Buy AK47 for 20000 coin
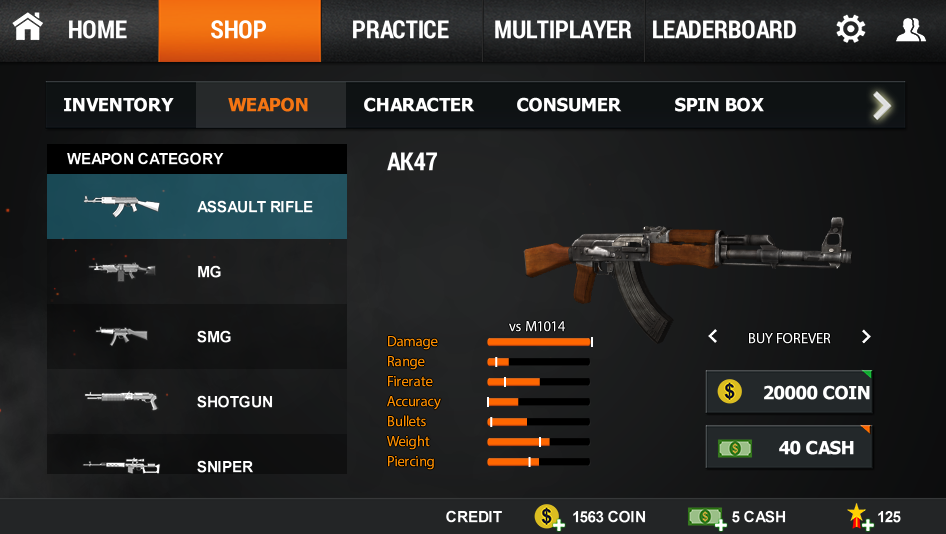 [x=789, y=392]
